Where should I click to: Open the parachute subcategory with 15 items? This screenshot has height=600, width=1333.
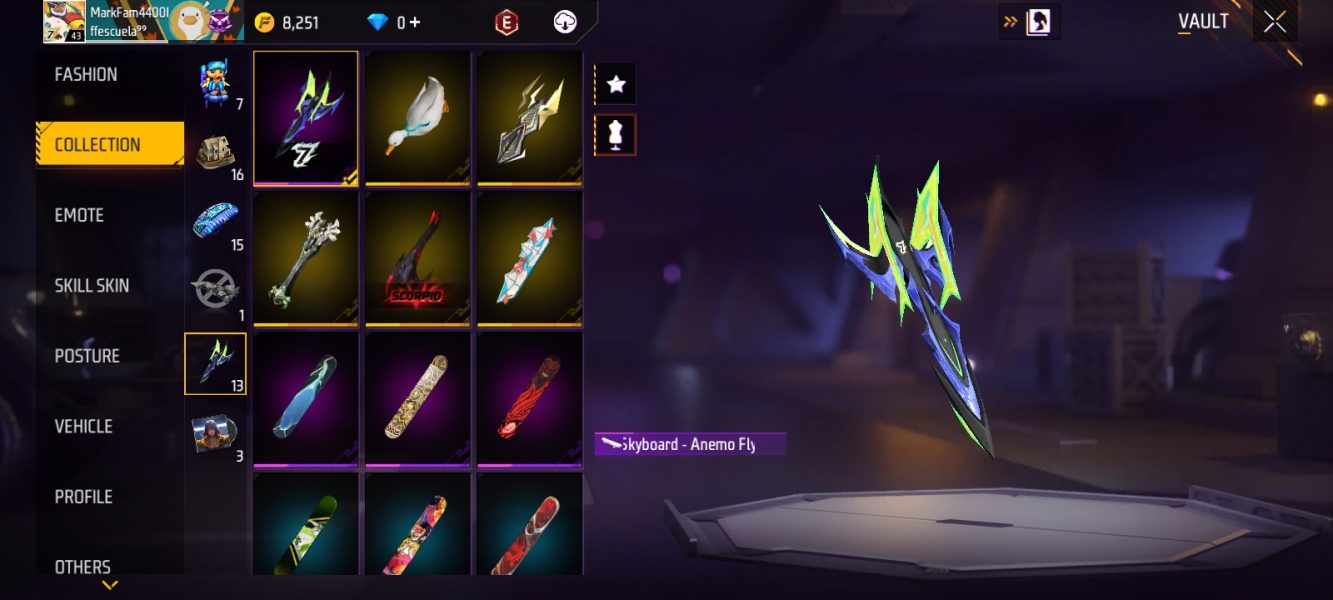tap(215, 222)
